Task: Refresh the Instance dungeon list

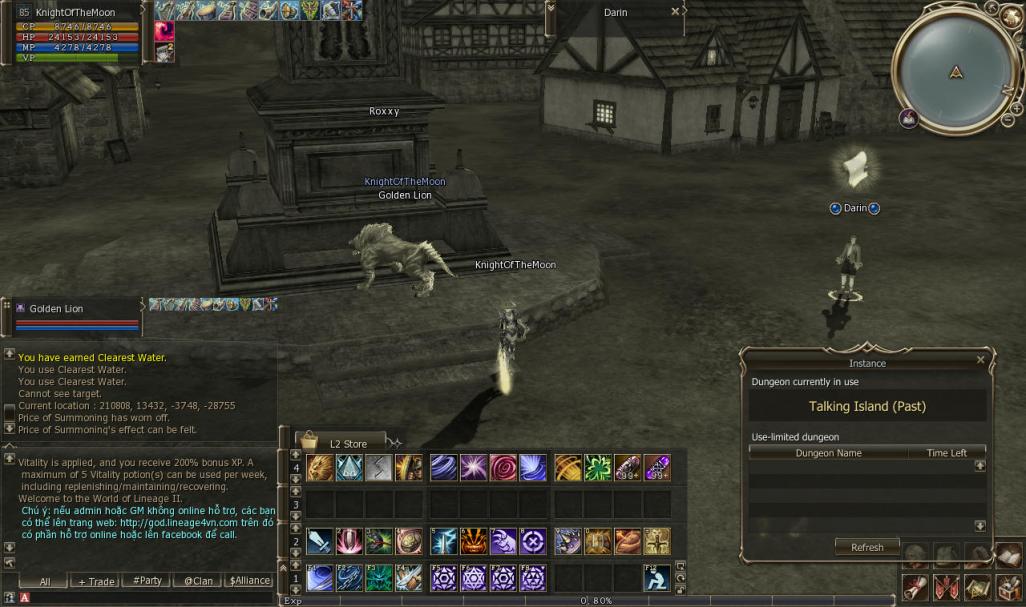Action: pyautogui.click(x=867, y=547)
